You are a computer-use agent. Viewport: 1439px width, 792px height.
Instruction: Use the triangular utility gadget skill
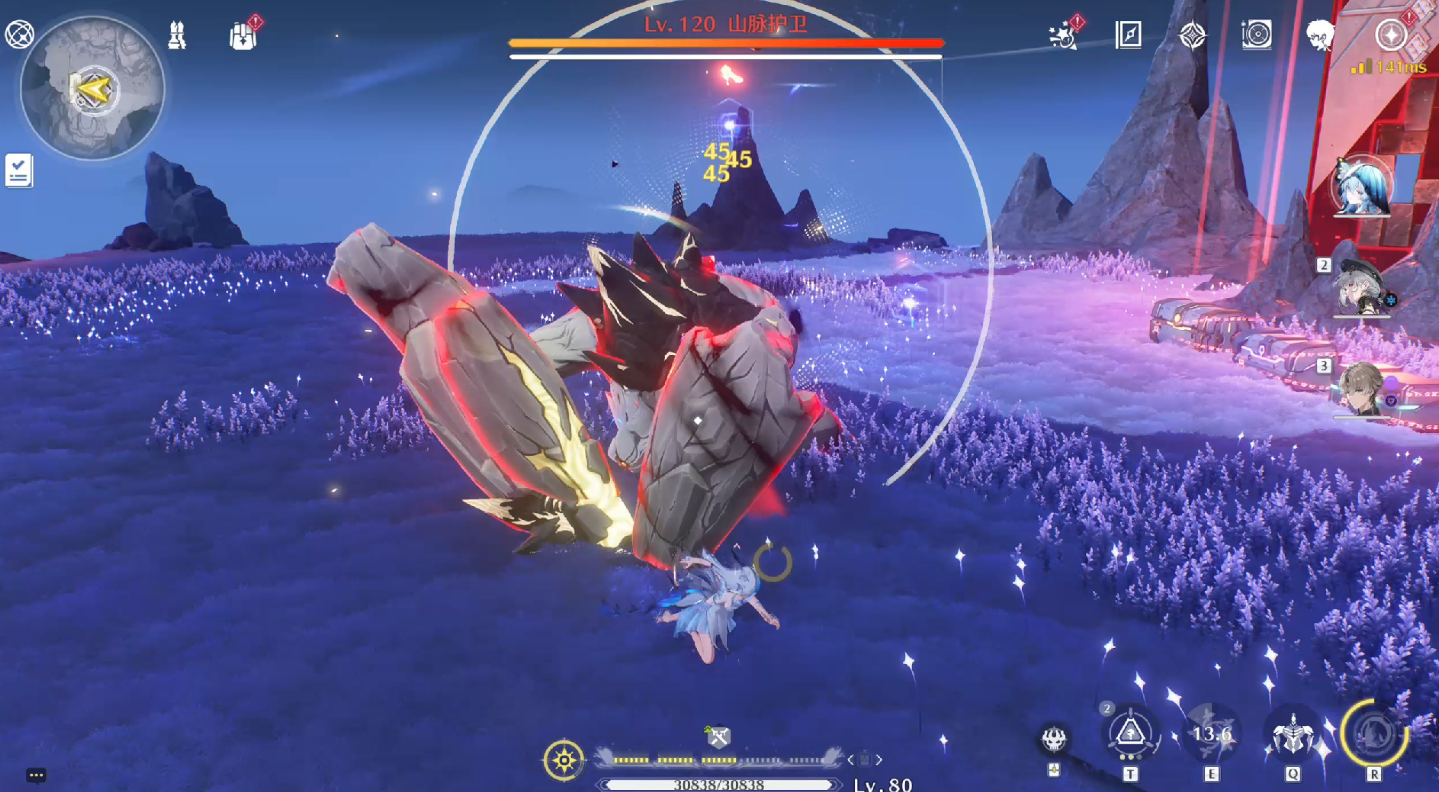tap(1131, 734)
